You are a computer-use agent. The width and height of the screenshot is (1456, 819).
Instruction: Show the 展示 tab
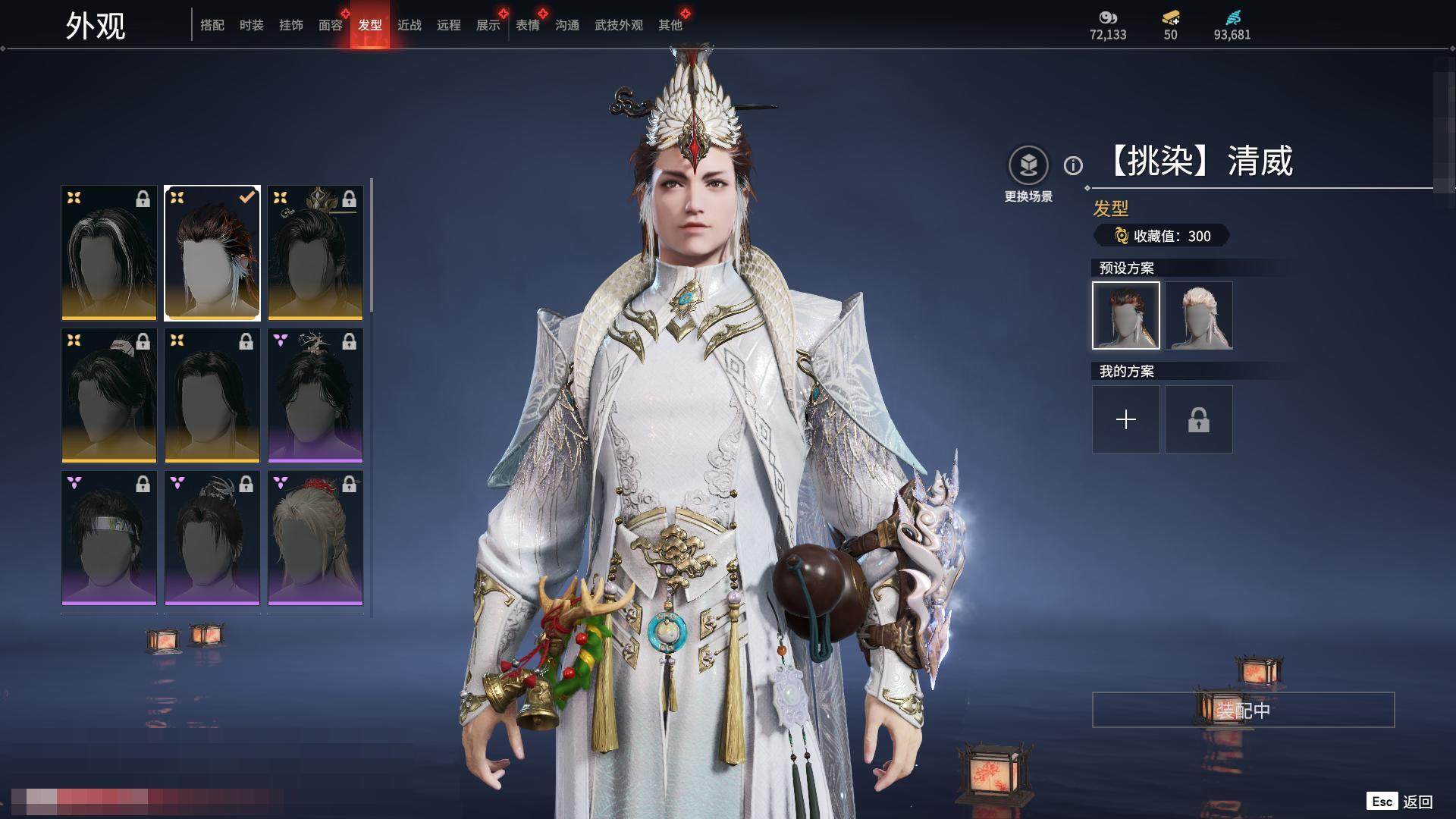pyautogui.click(x=488, y=25)
